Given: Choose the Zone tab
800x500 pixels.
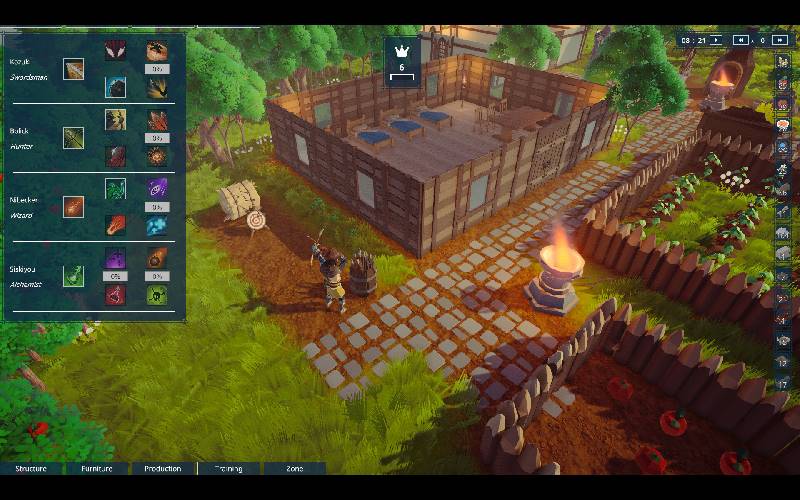Looking at the screenshot, I should 294,468.
